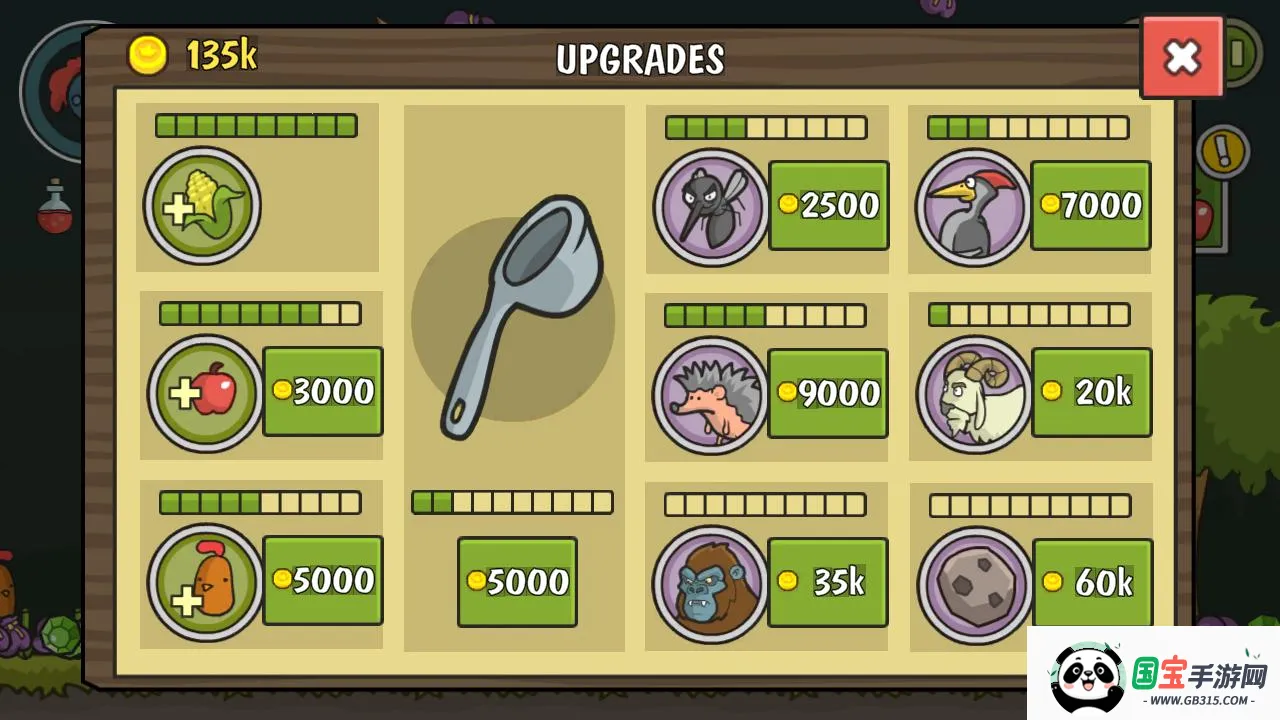
Task: Choose the woodpecker portrait
Action: point(972,208)
